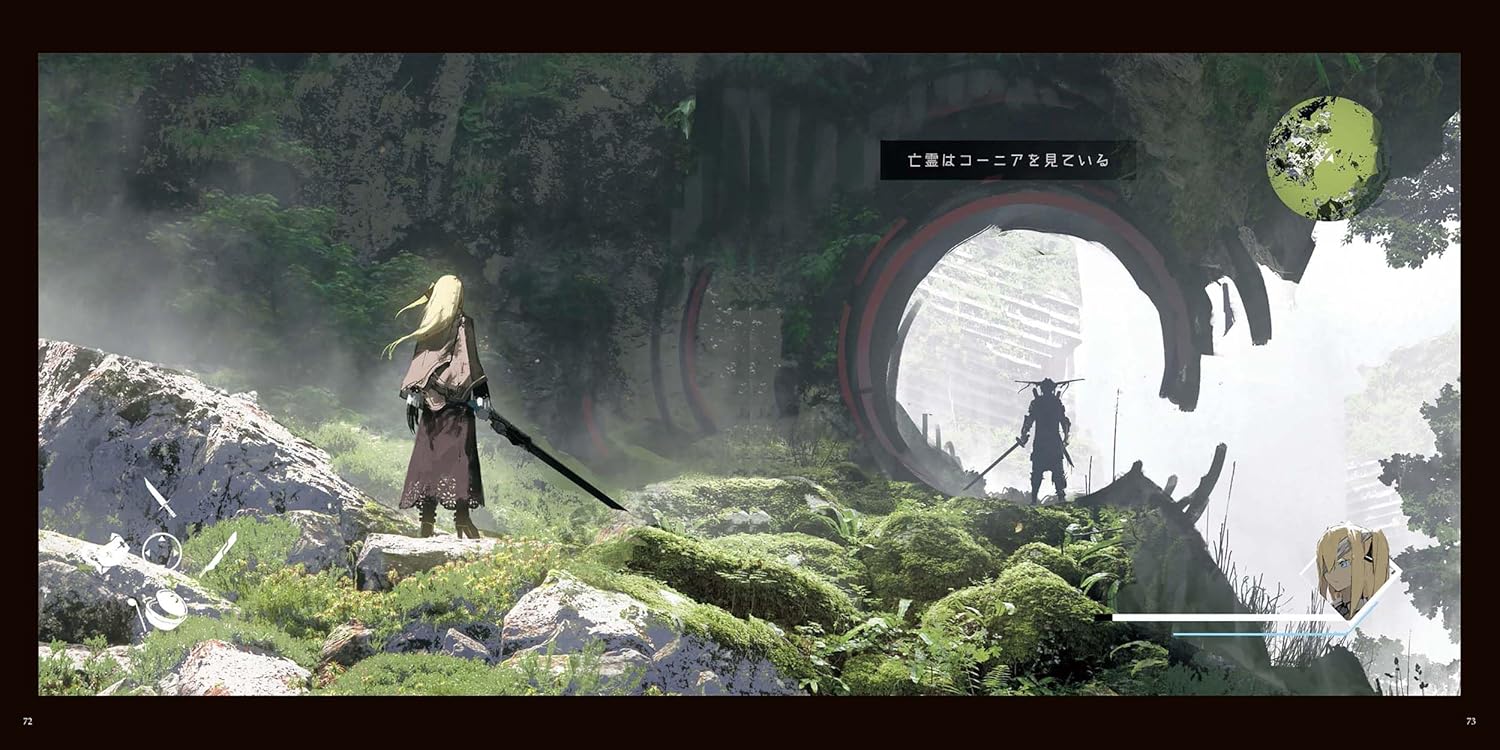
Task: Click the dark segment at the health bar's left end
Action: pos(1103,617)
